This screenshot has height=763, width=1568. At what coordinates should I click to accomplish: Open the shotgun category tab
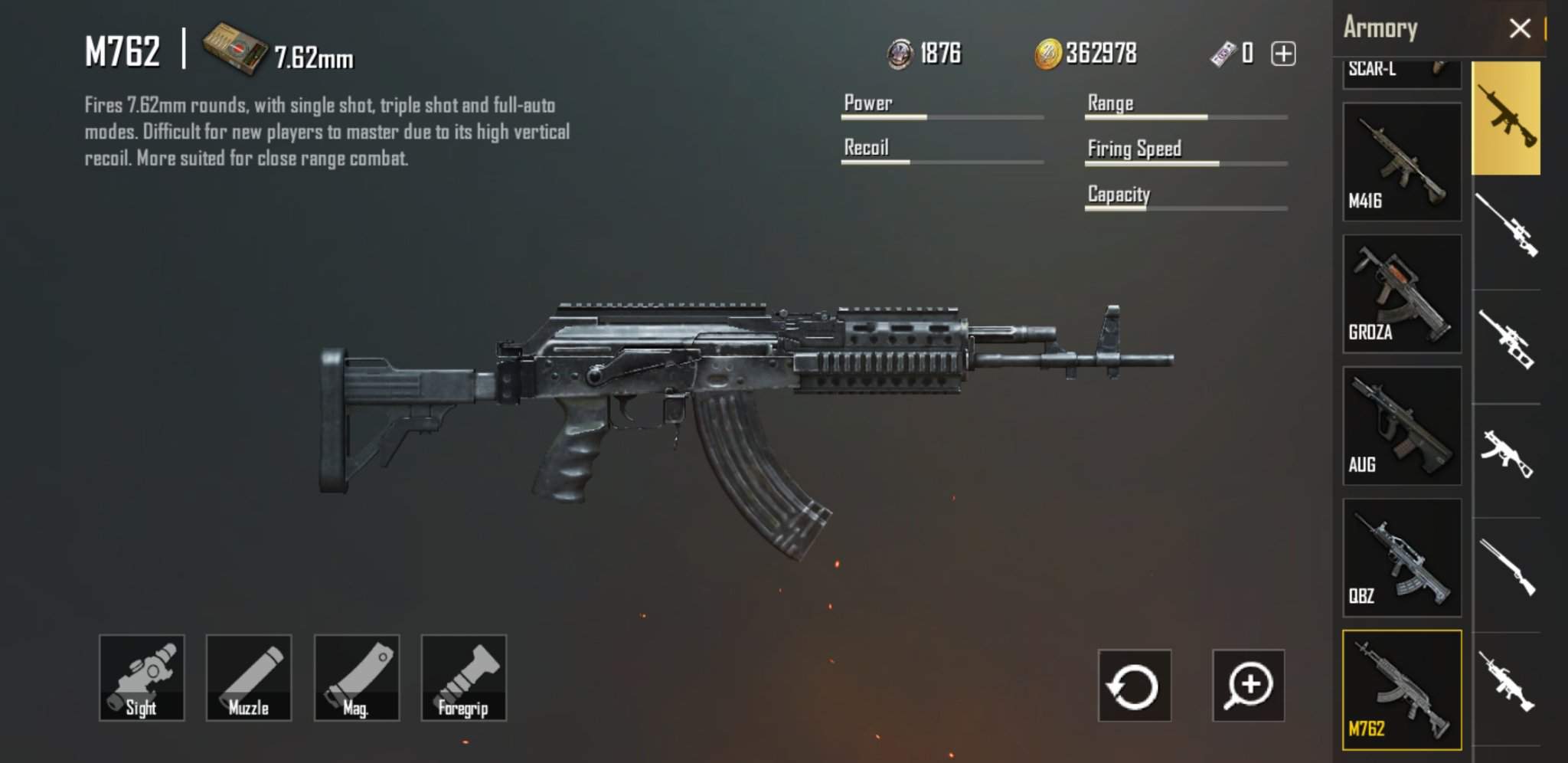[1507, 568]
